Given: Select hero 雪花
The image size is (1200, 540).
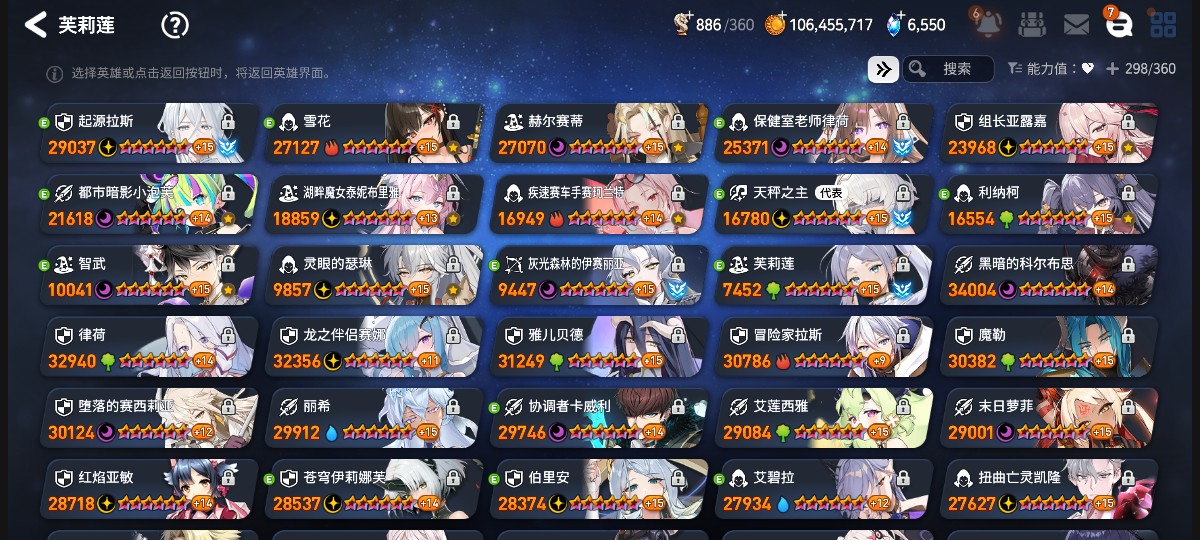Looking at the screenshot, I should [x=375, y=133].
